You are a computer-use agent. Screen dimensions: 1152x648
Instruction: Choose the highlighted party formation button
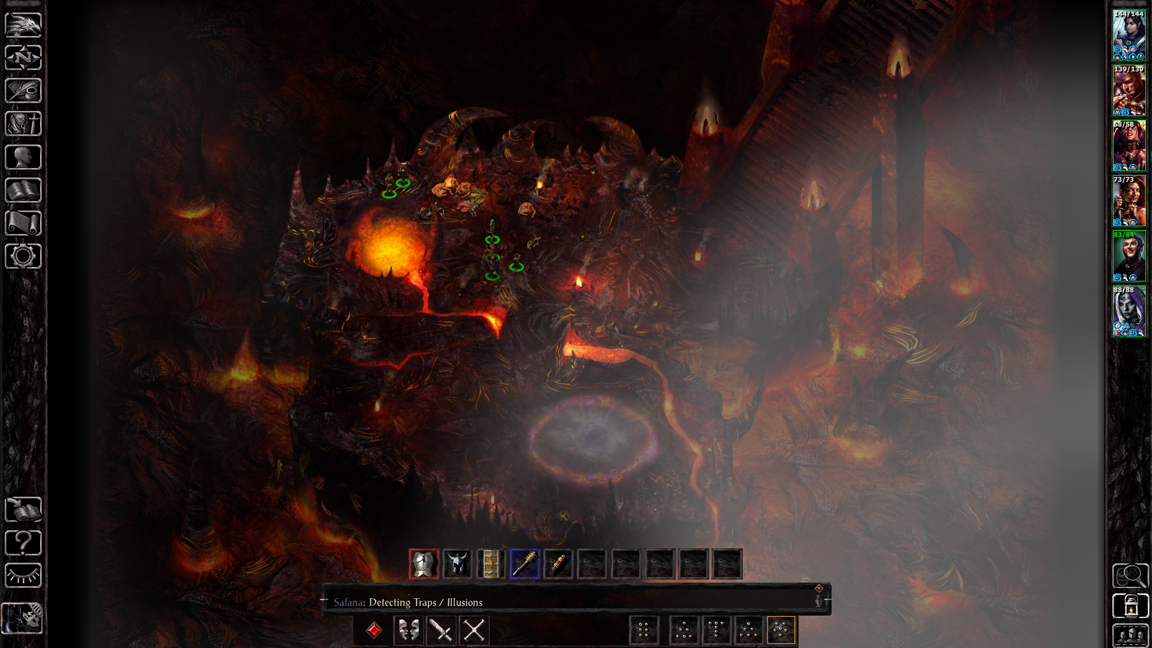781,630
